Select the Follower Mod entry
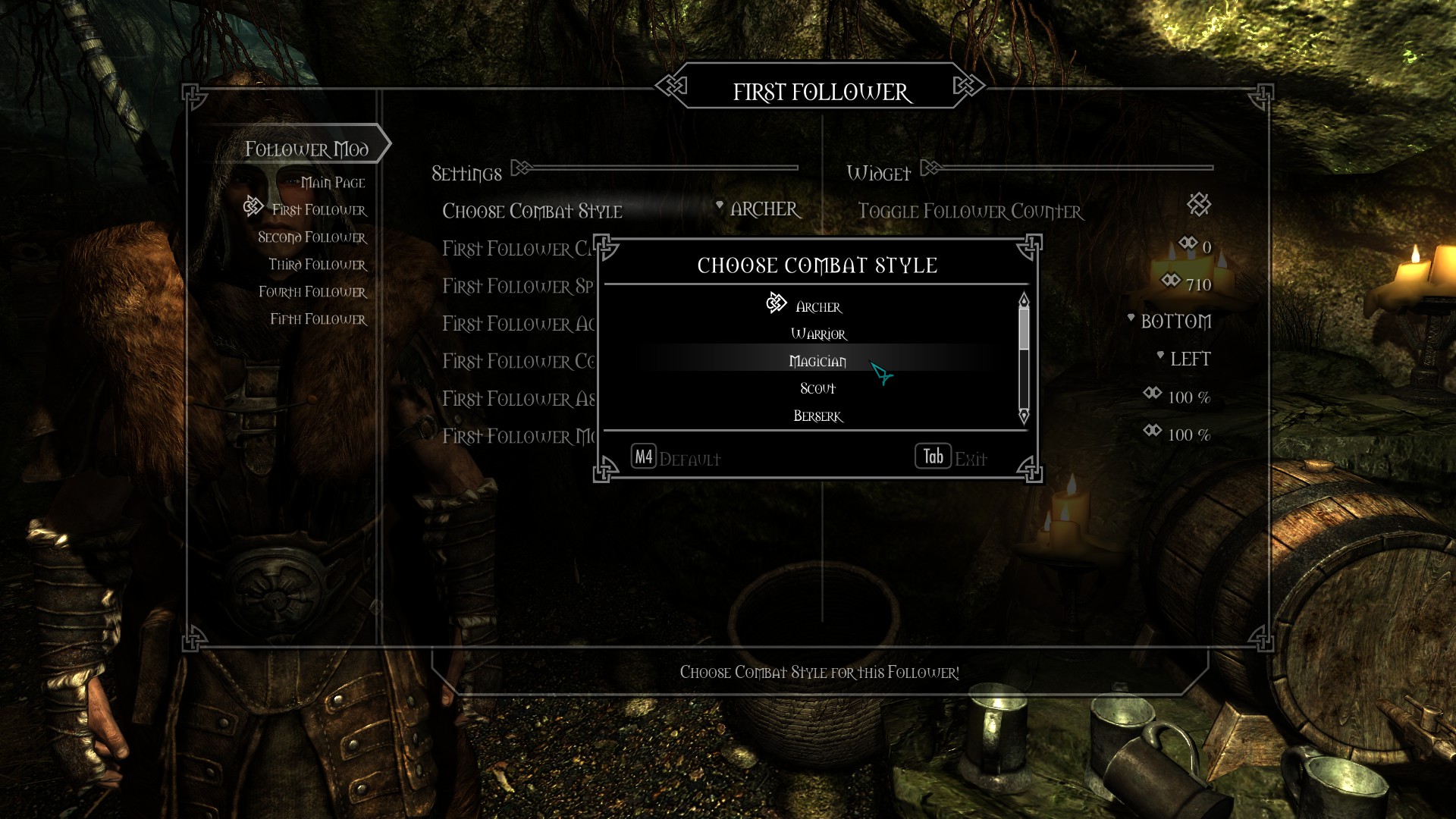1456x819 pixels. point(306,149)
